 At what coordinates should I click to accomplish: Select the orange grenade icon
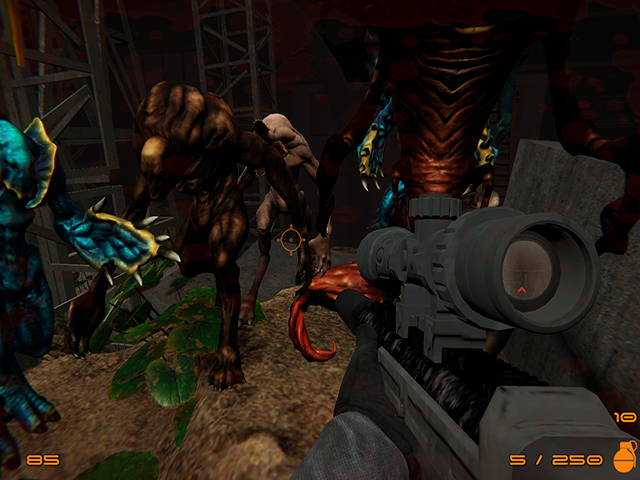coord(622,457)
